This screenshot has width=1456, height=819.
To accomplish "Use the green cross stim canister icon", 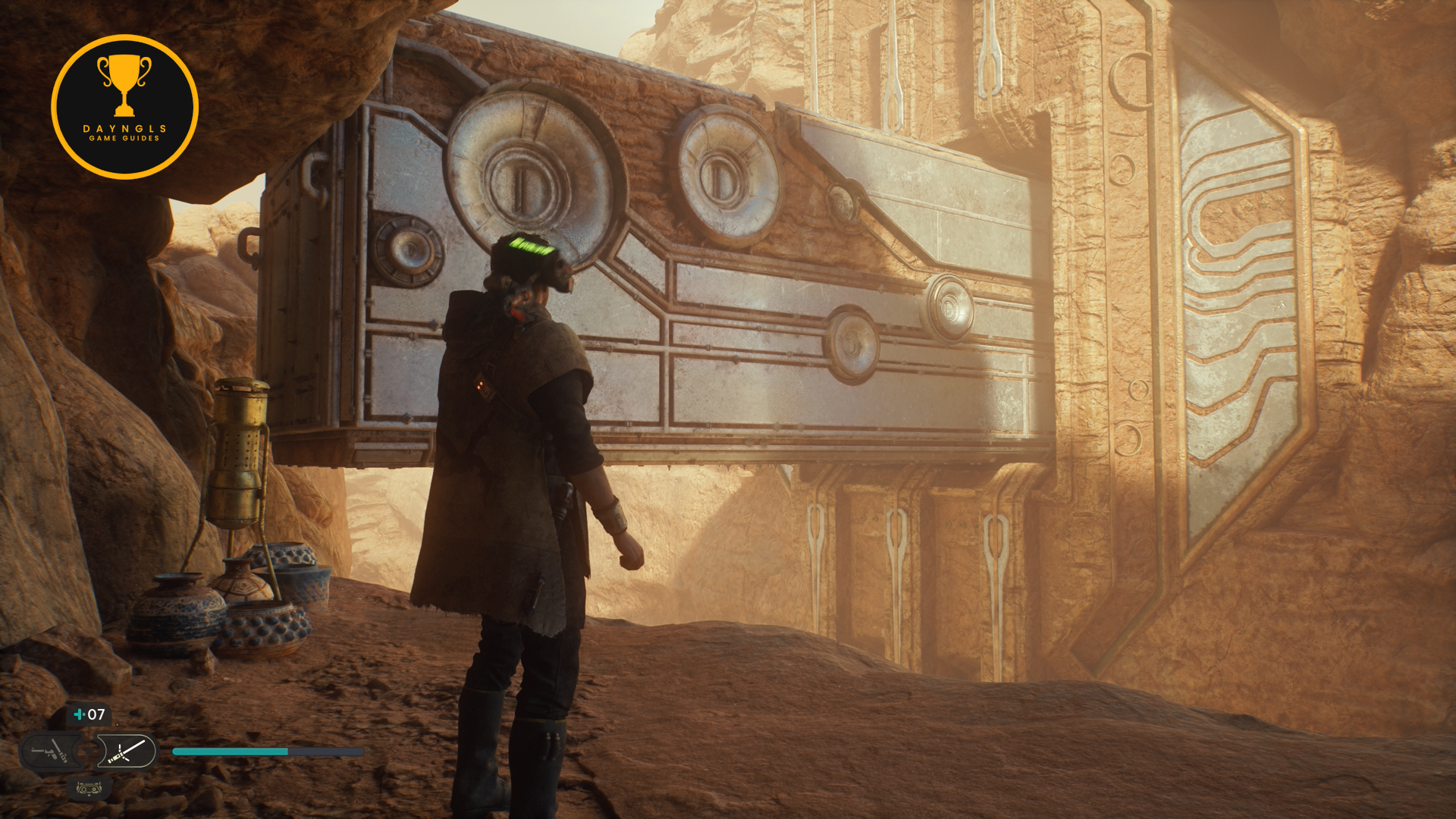I will [x=79, y=714].
